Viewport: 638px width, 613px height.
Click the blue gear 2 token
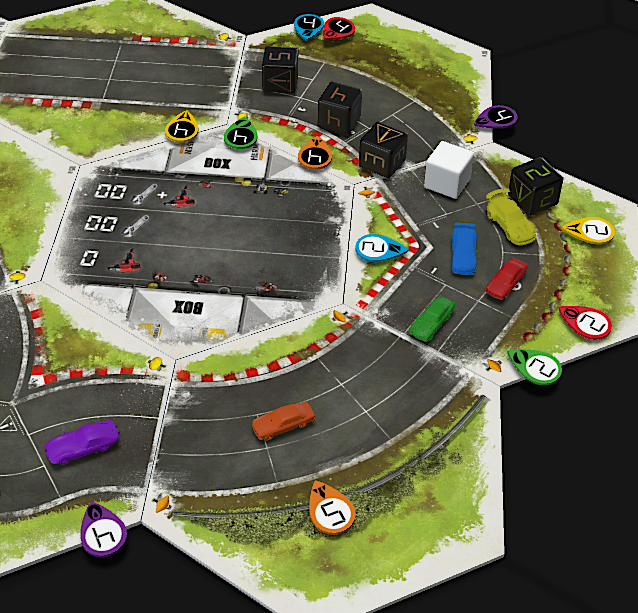374,247
